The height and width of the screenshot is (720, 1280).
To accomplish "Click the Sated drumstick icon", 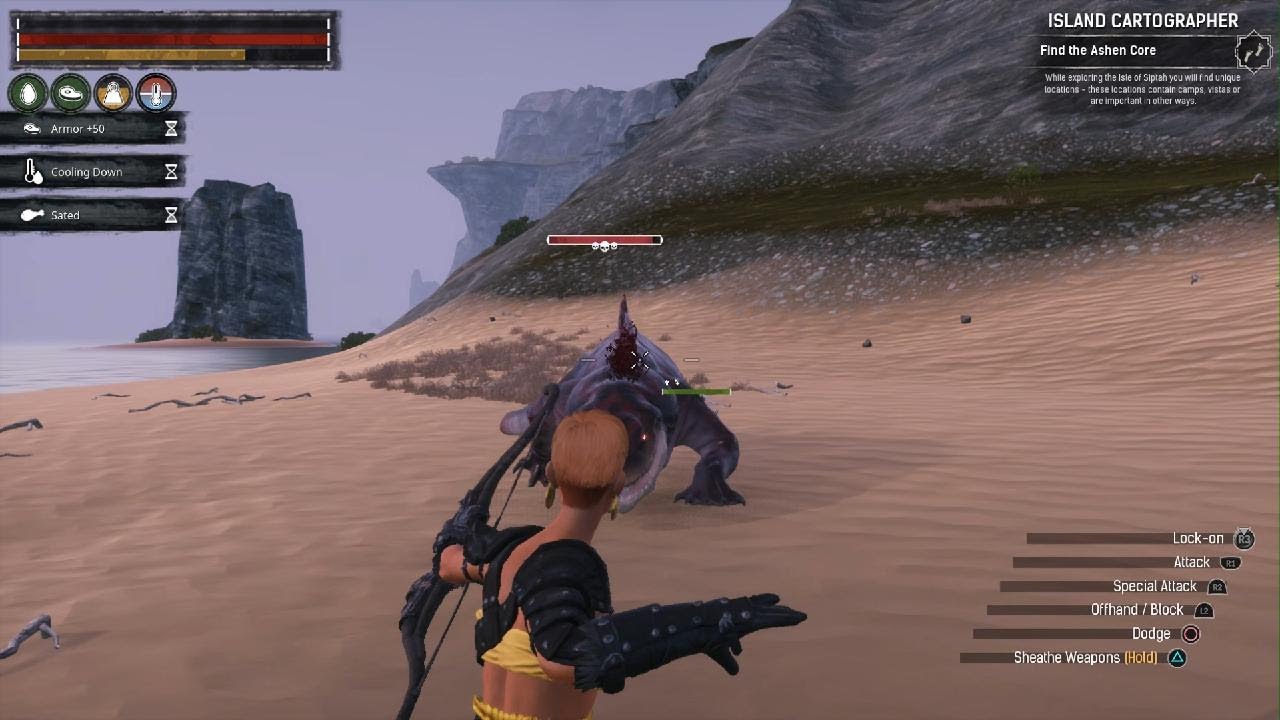I will (x=30, y=214).
